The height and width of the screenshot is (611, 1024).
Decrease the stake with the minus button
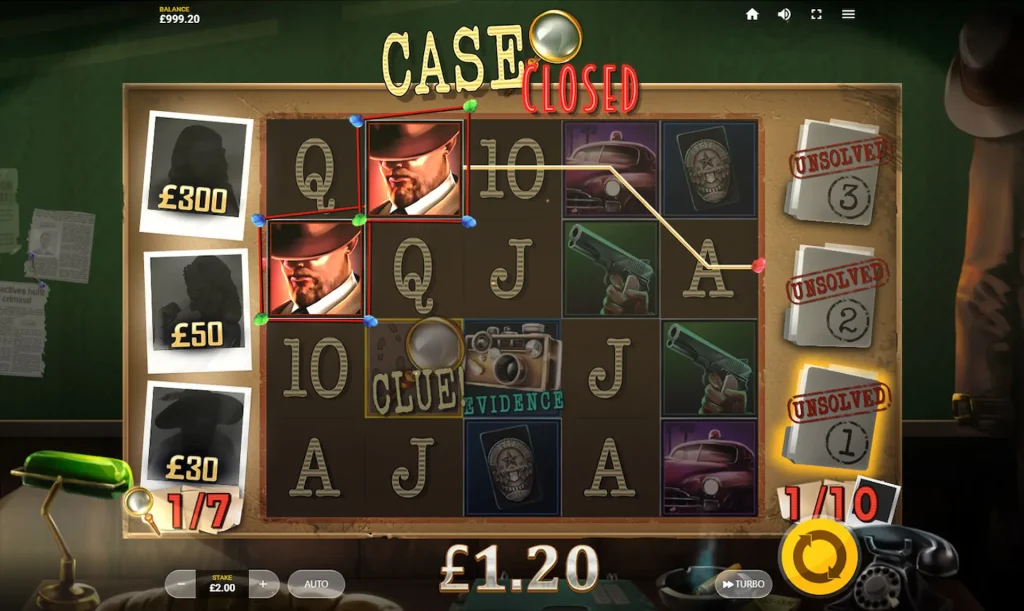point(180,583)
